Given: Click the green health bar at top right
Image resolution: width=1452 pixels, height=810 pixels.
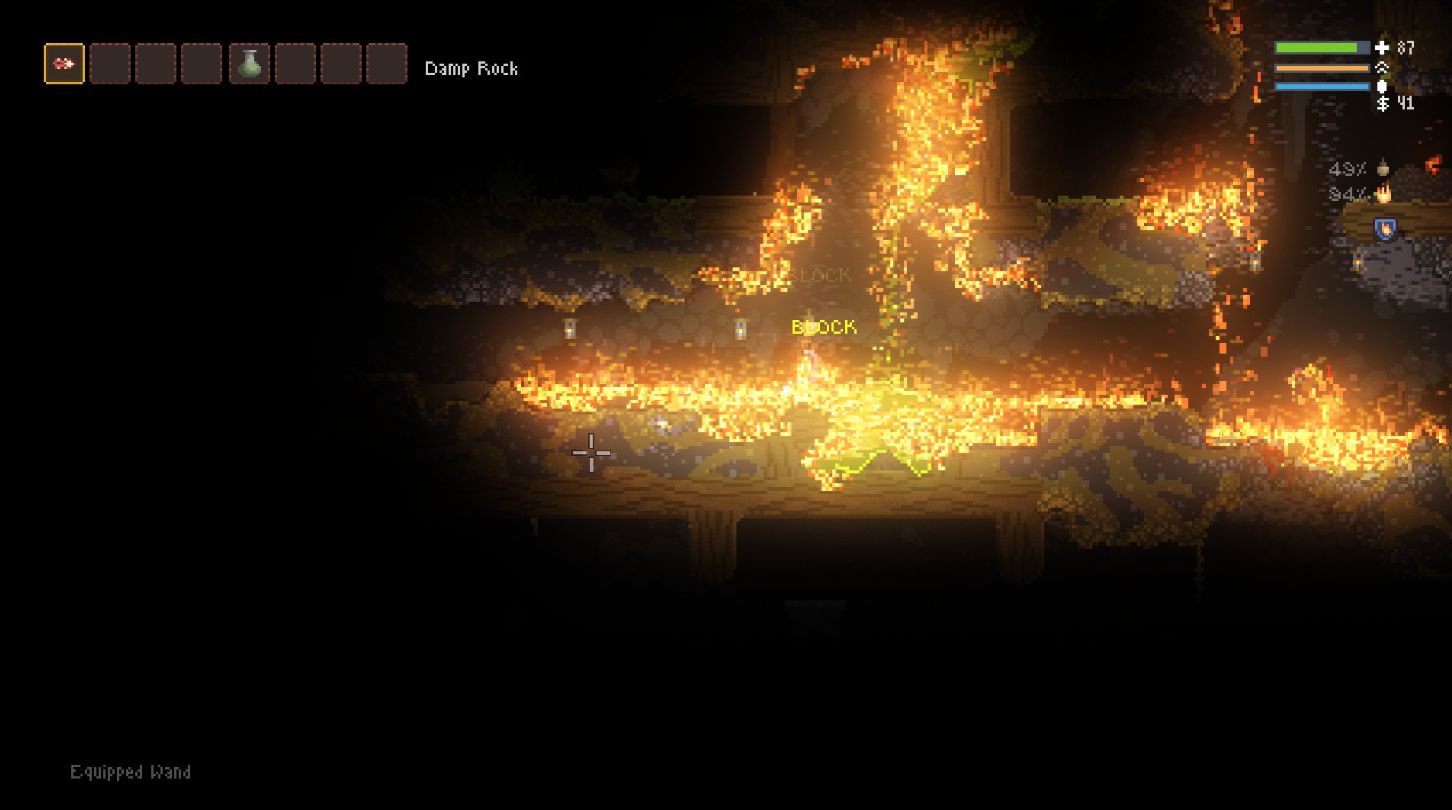Looking at the screenshot, I should click(x=1320, y=46).
